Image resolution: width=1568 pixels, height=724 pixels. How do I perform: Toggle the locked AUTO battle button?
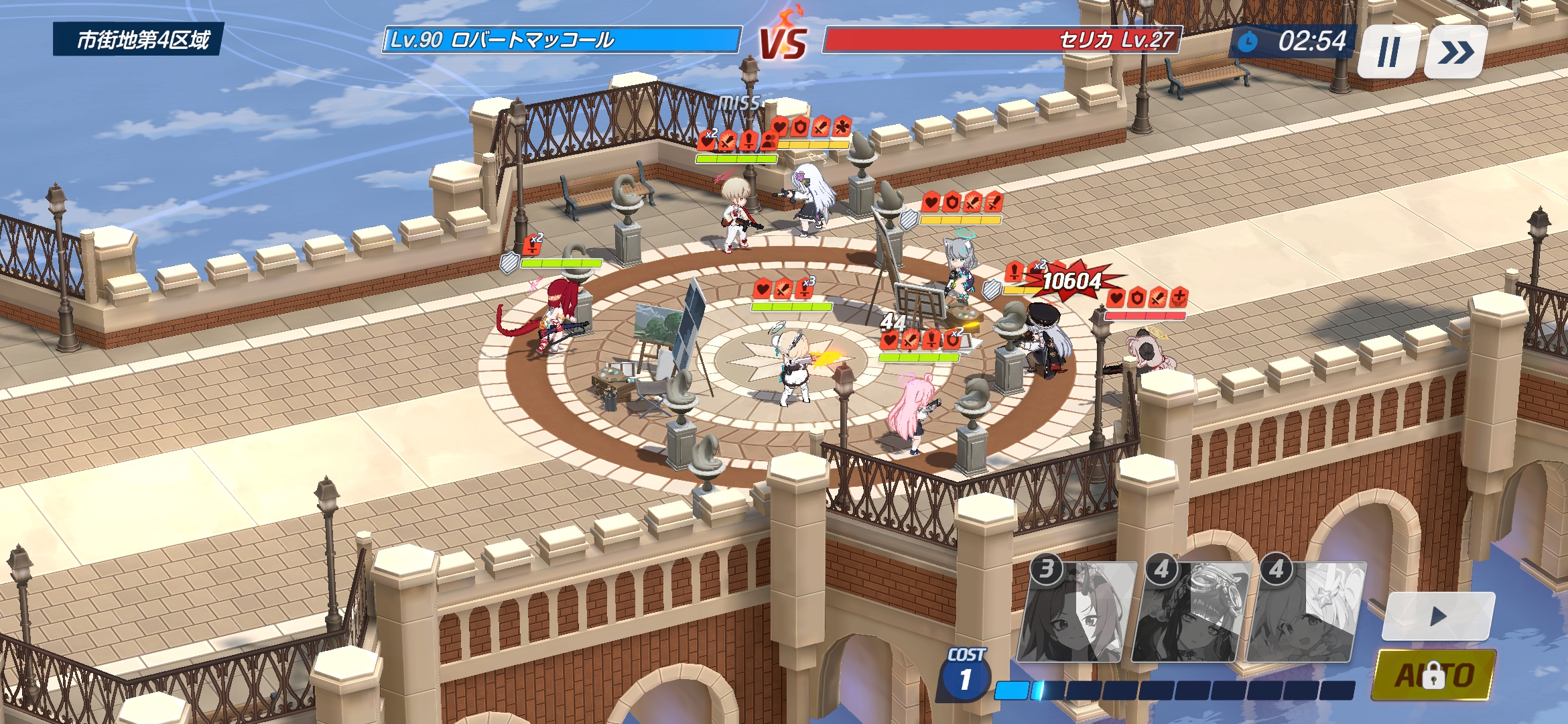coord(1433,675)
